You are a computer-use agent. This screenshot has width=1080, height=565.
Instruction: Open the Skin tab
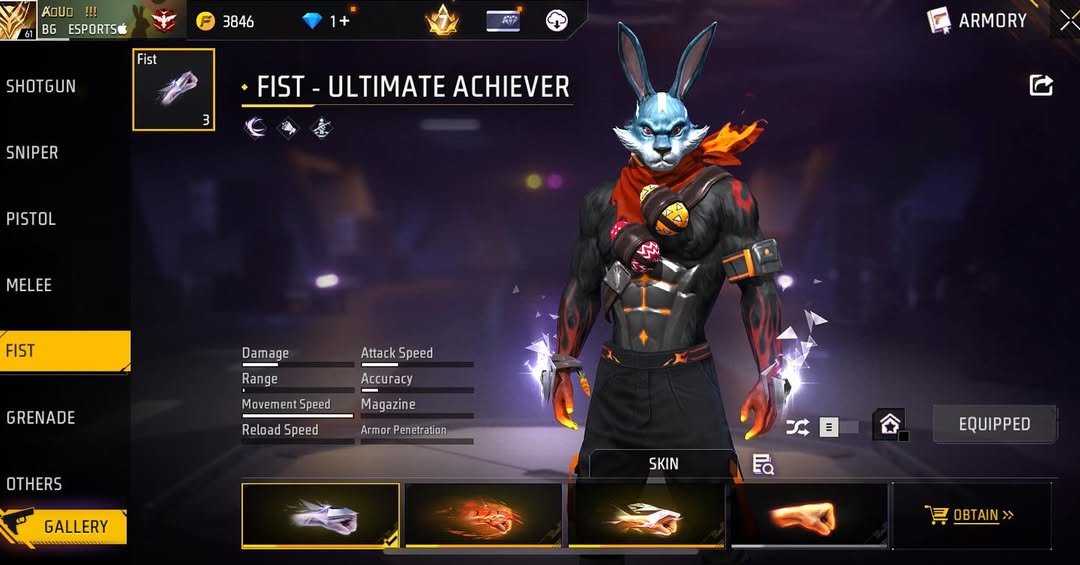(x=663, y=464)
